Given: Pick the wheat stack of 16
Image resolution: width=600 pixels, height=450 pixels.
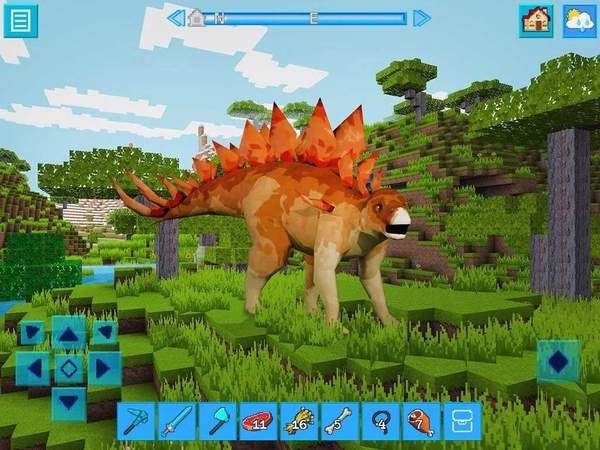Looking at the screenshot, I should tap(299, 421).
